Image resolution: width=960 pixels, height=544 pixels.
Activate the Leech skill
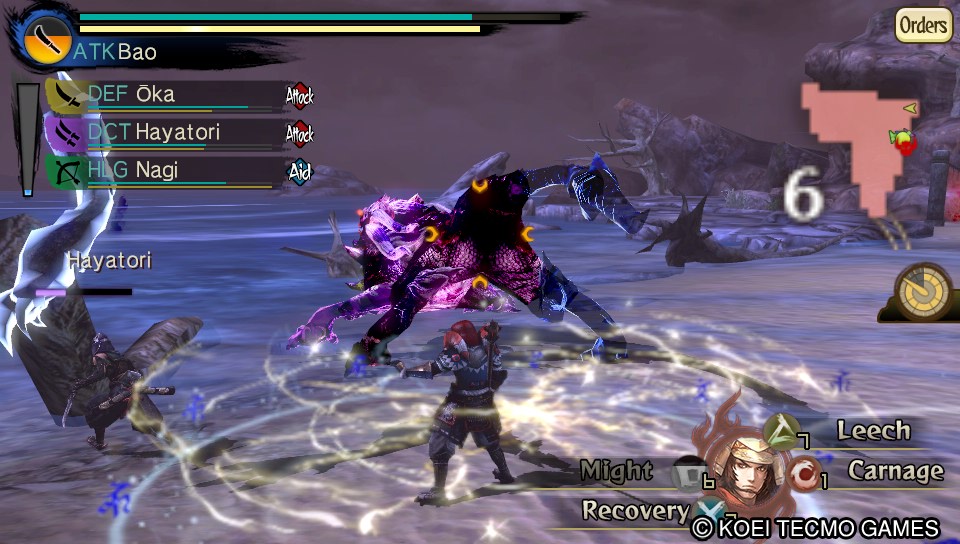click(x=873, y=431)
